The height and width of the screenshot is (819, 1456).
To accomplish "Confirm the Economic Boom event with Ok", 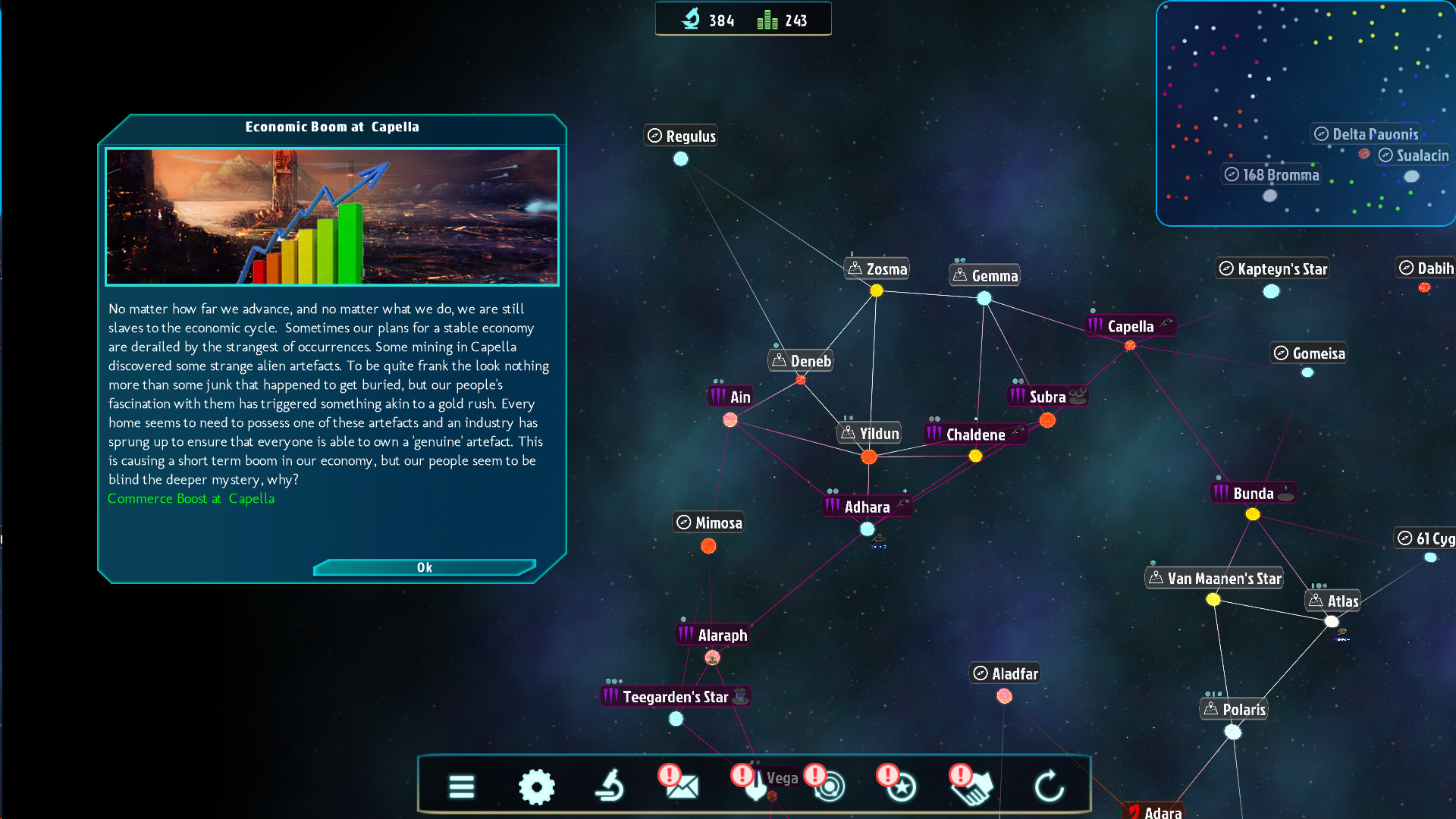I will [x=424, y=567].
